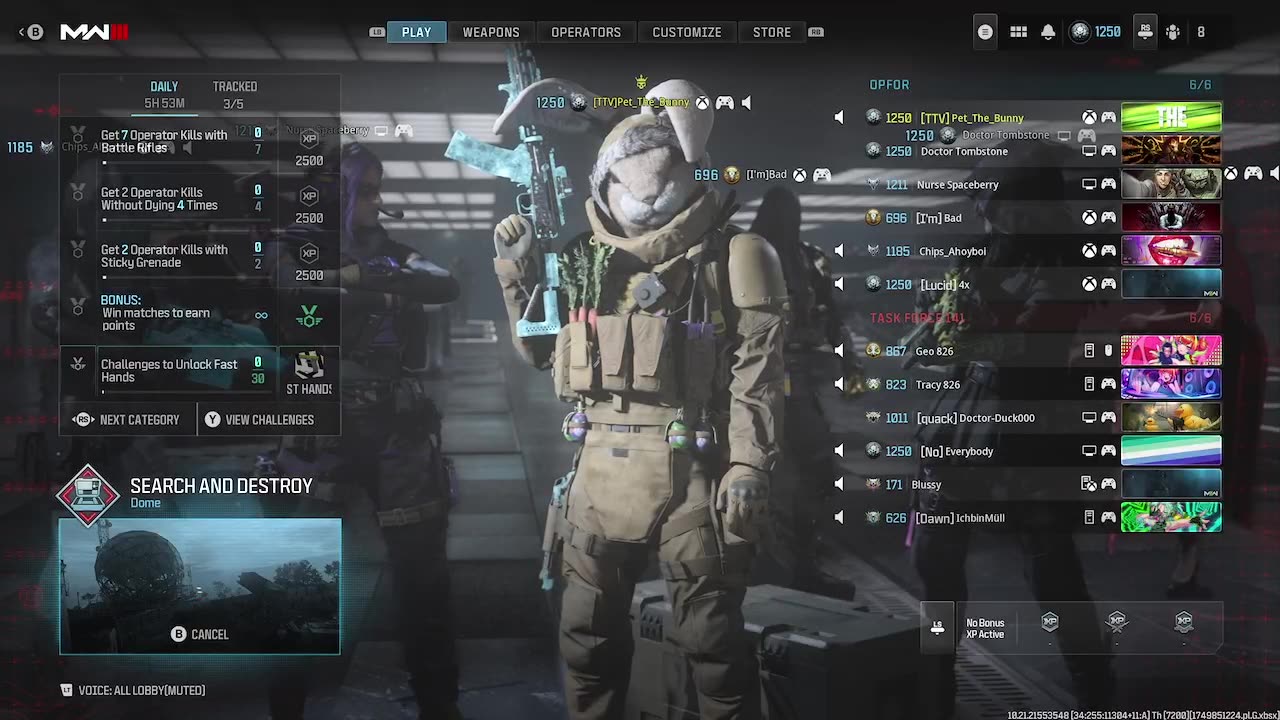Screen dimensions: 1280x720
Task: Select the CUSTOMIZE tab
Action: [686, 32]
